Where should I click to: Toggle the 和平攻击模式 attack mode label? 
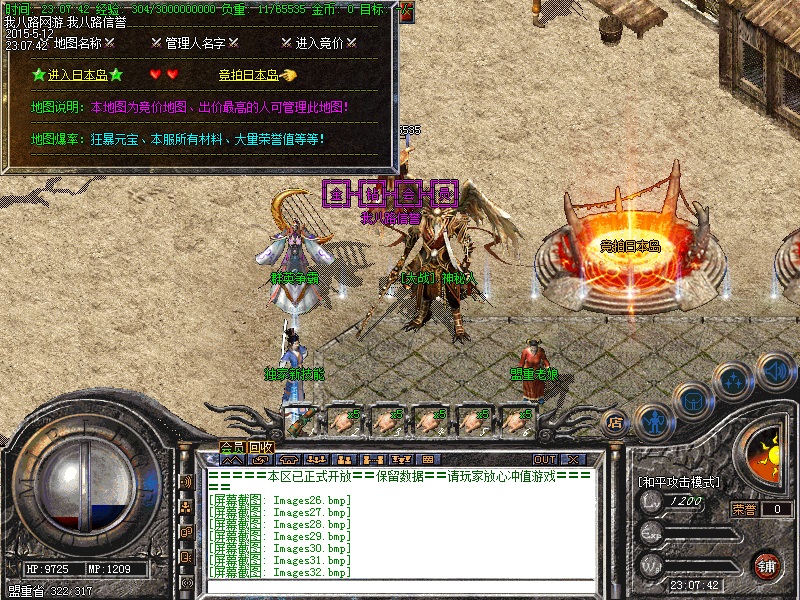679,482
